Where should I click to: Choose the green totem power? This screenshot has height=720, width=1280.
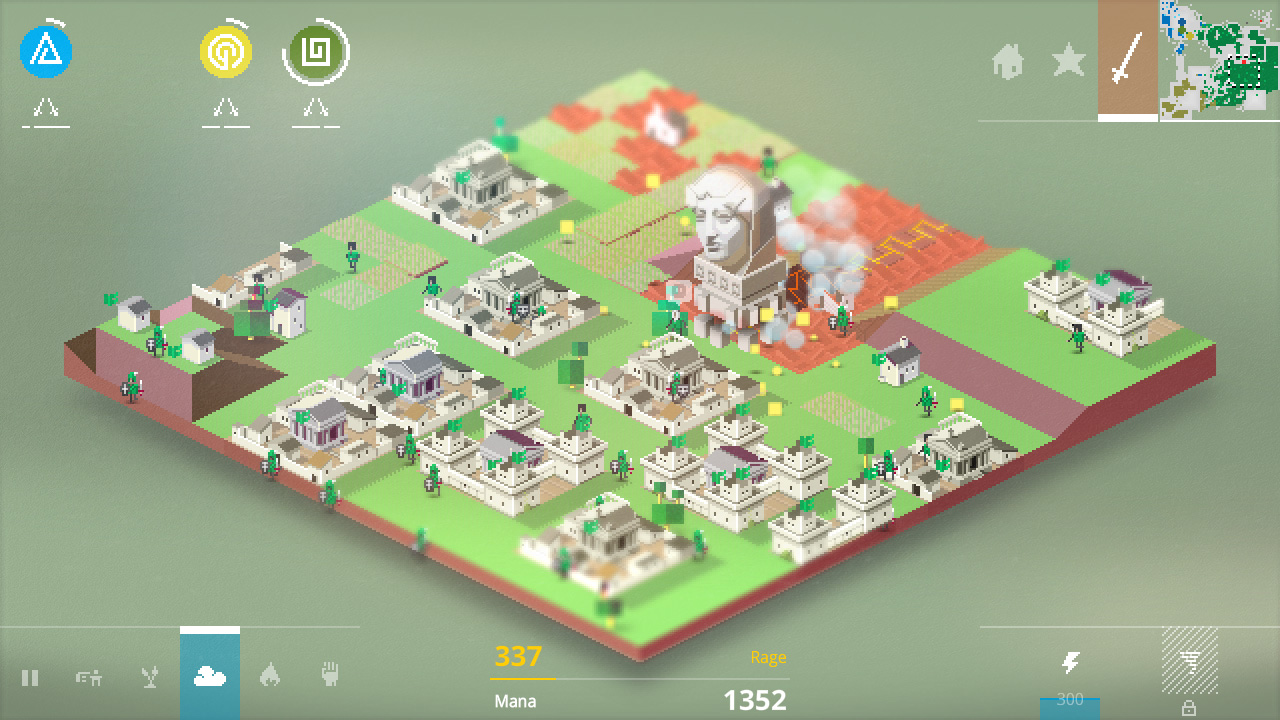316,52
